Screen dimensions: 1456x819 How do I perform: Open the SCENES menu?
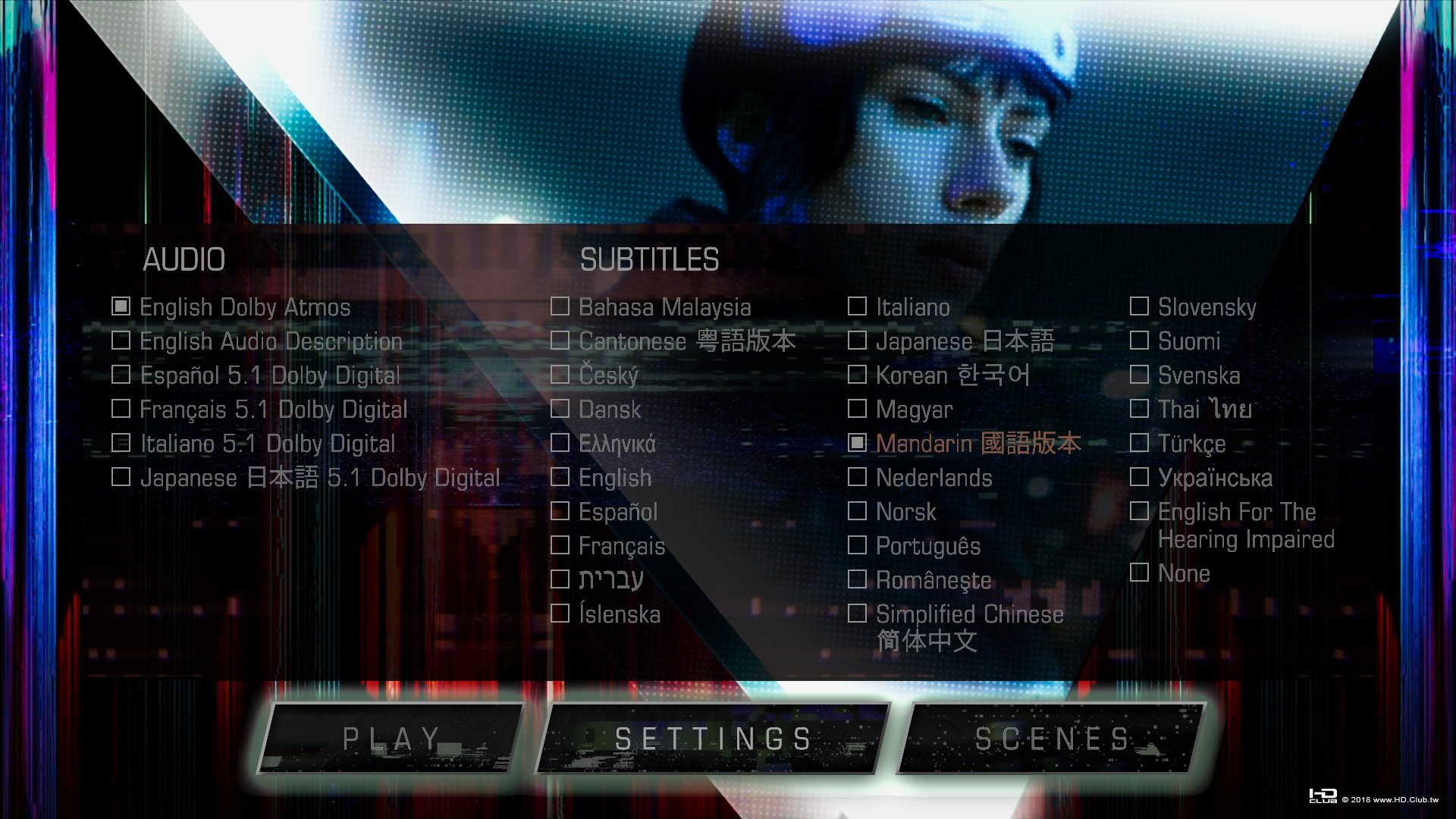(x=1055, y=737)
